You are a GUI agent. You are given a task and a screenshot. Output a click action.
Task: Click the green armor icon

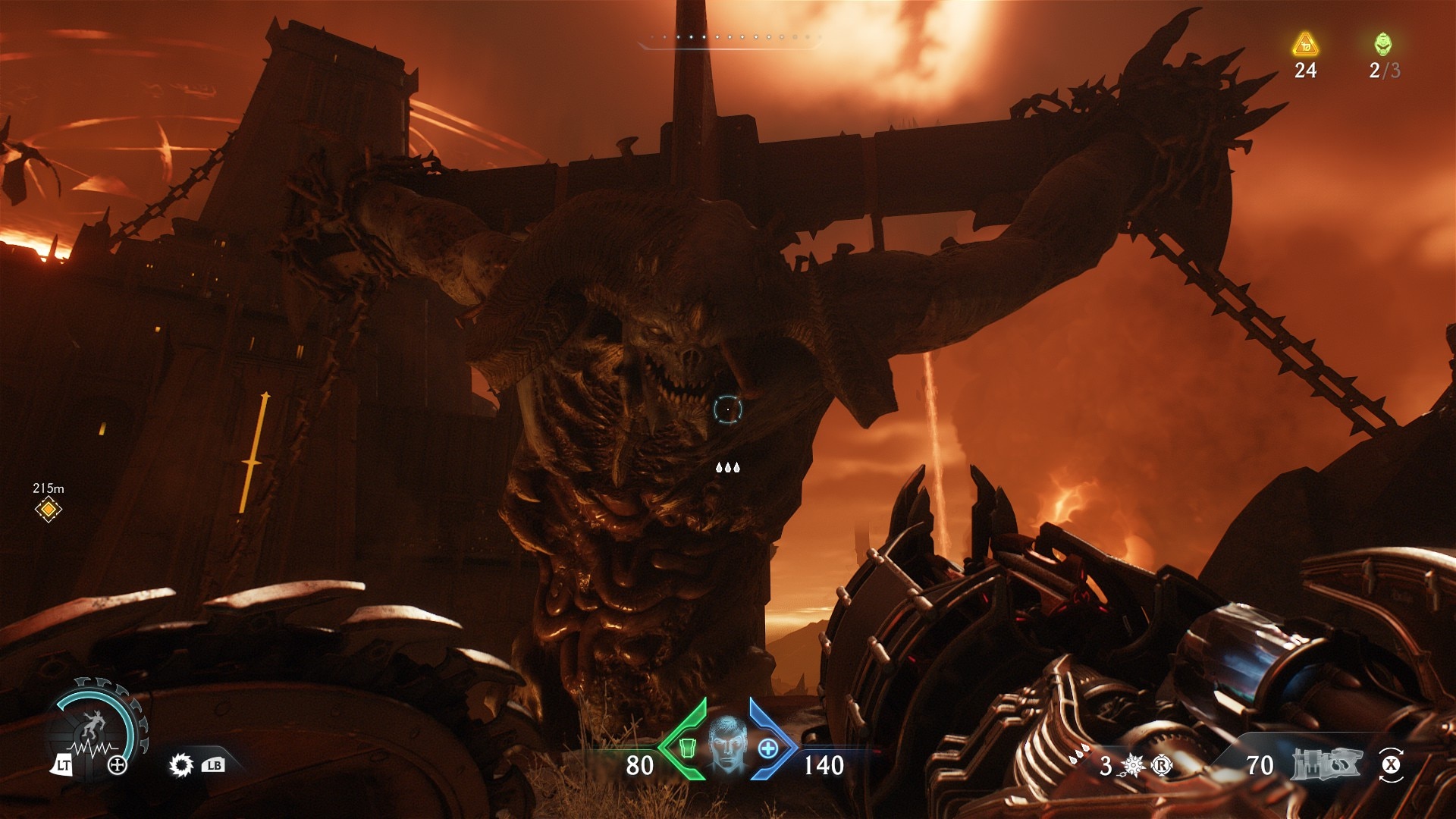point(687,748)
